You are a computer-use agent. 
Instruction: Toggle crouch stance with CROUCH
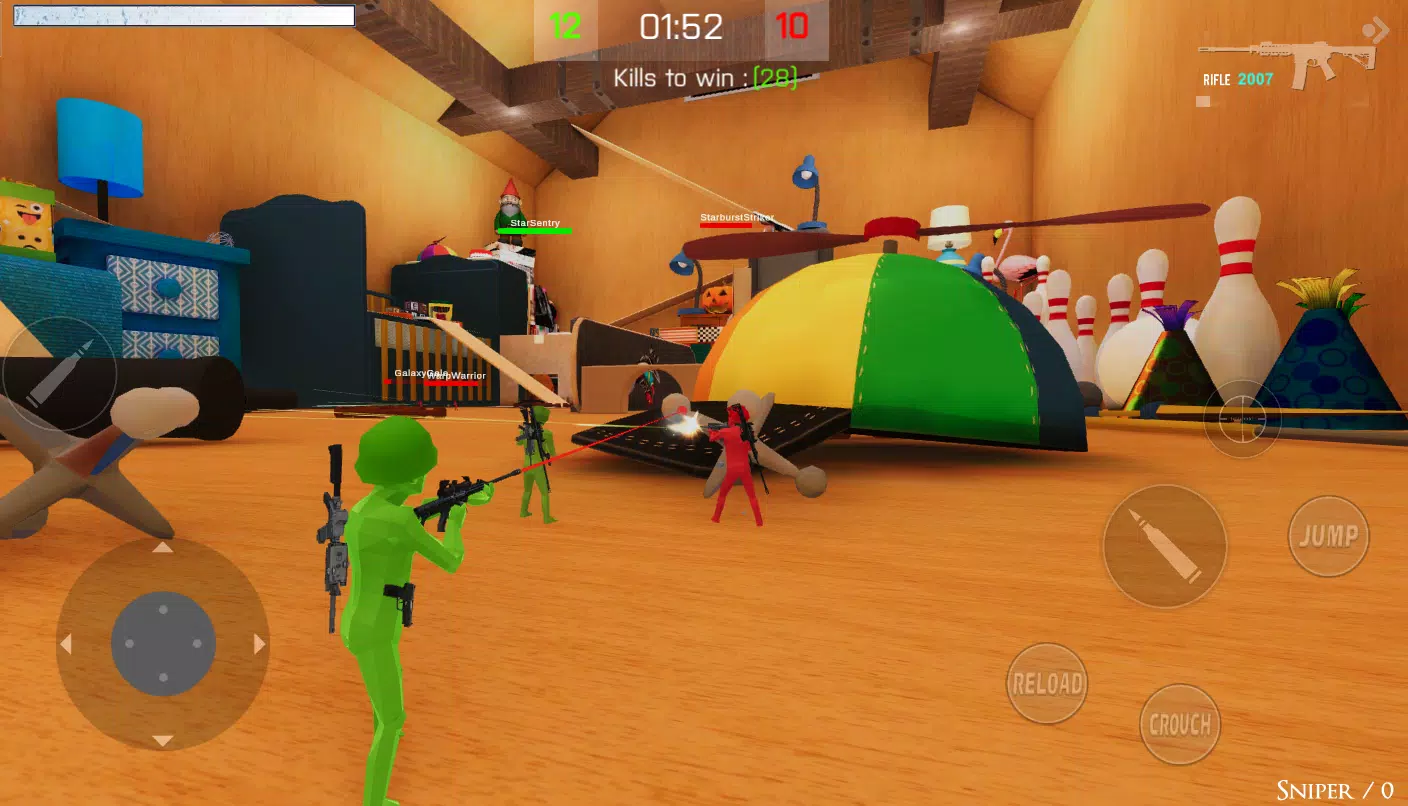click(1180, 723)
